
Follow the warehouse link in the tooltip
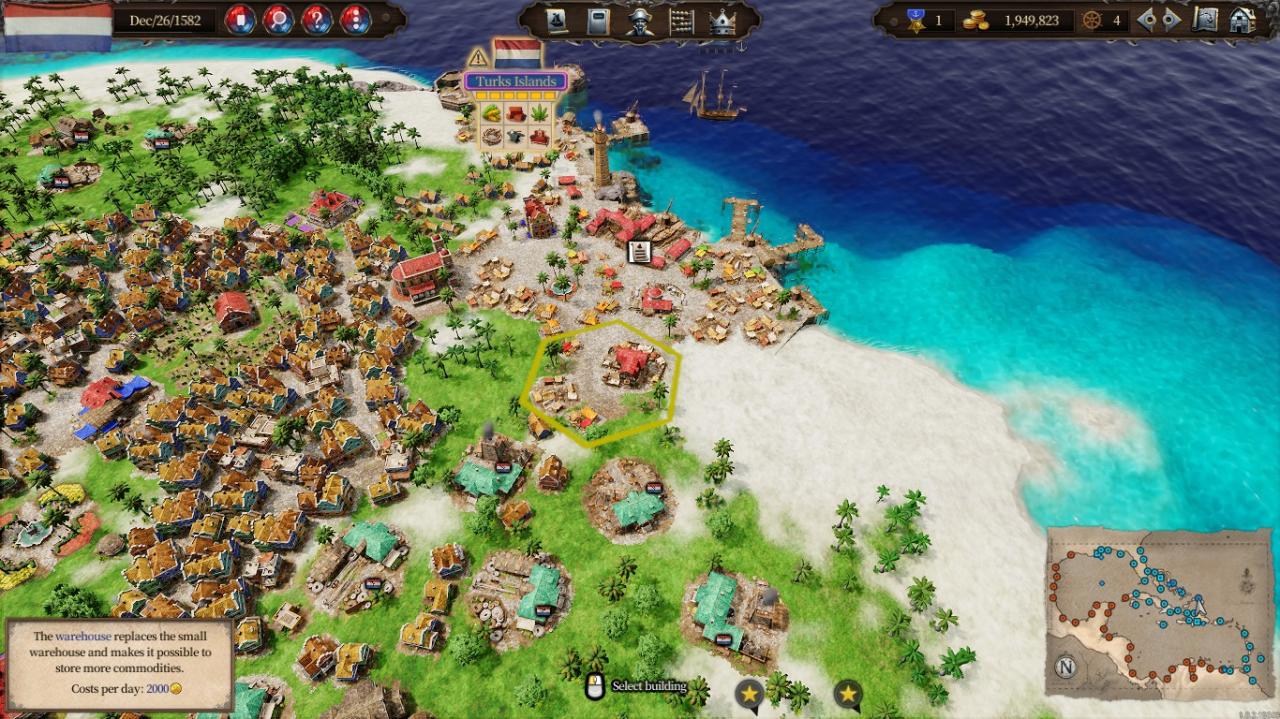pos(83,636)
